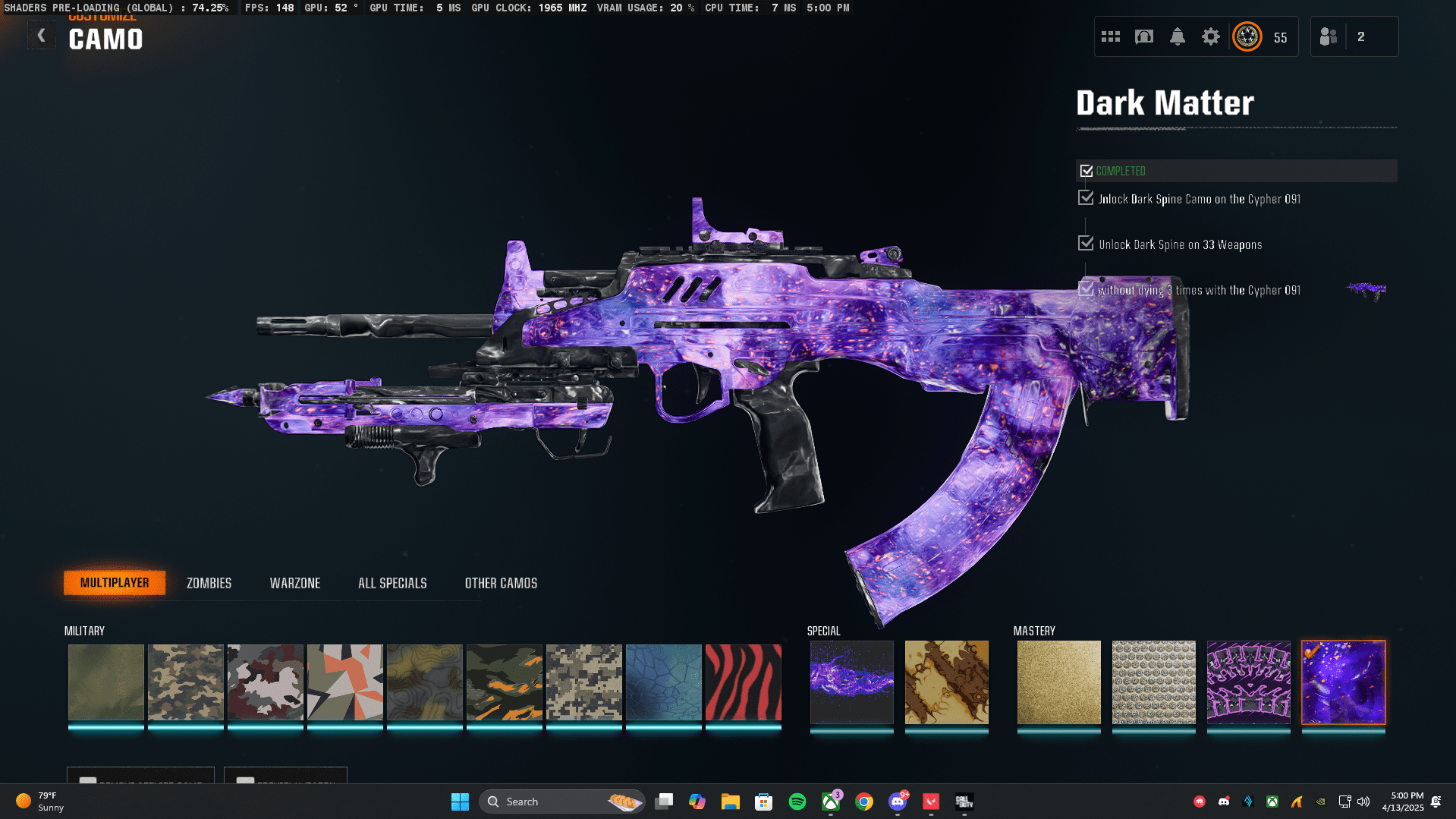The image size is (1456, 819).
Task: Open the notifications bell
Action: [1177, 36]
